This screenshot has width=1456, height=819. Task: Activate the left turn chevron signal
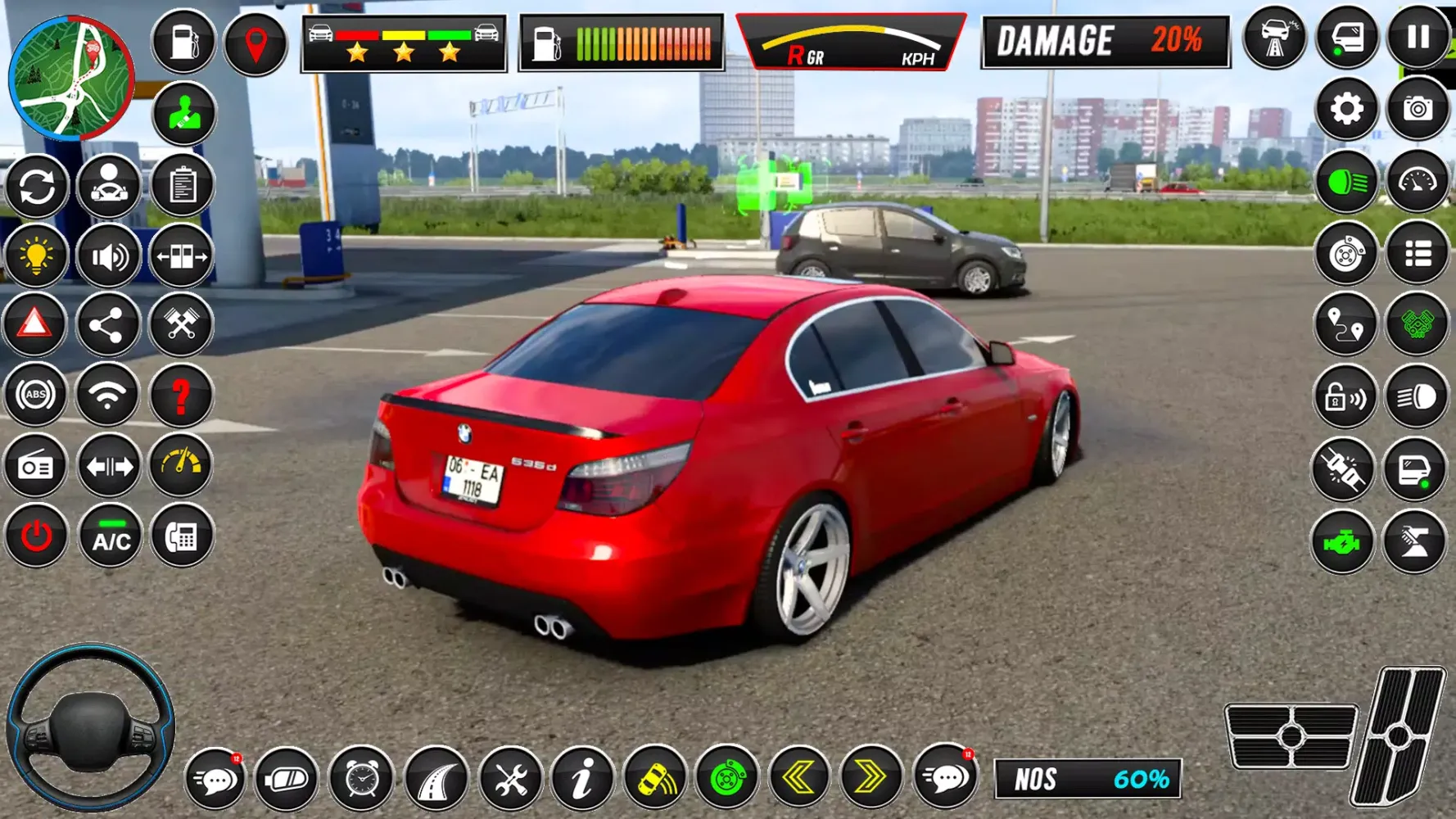(x=798, y=776)
